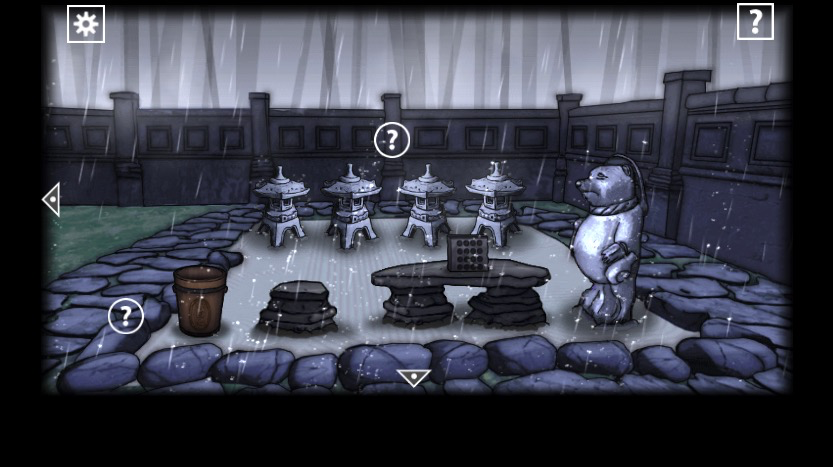
Task: Reveal the hint bubble beside the bucket
Action: [x=126, y=316]
